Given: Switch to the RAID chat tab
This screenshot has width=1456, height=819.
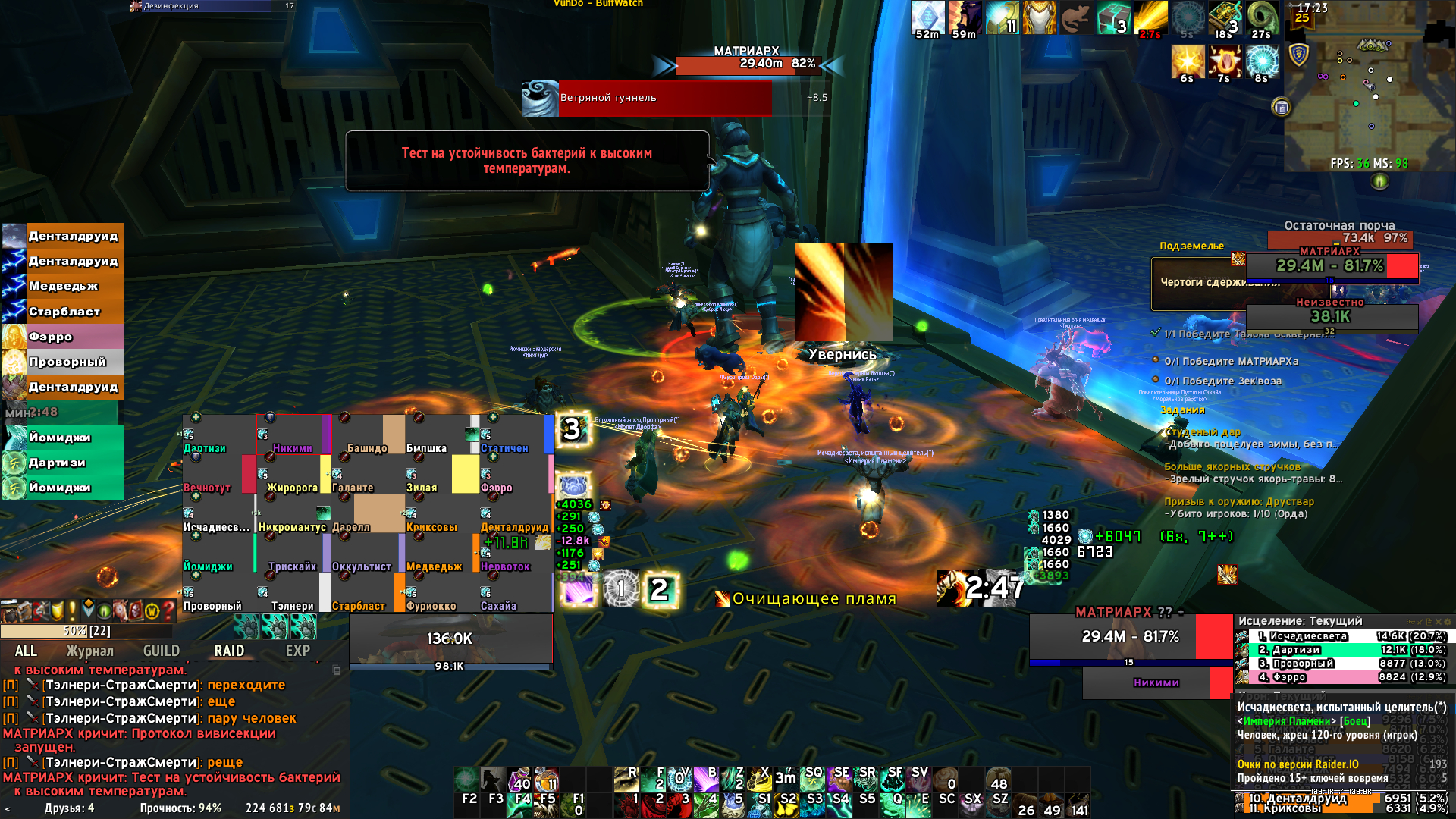Looking at the screenshot, I should tap(229, 651).
